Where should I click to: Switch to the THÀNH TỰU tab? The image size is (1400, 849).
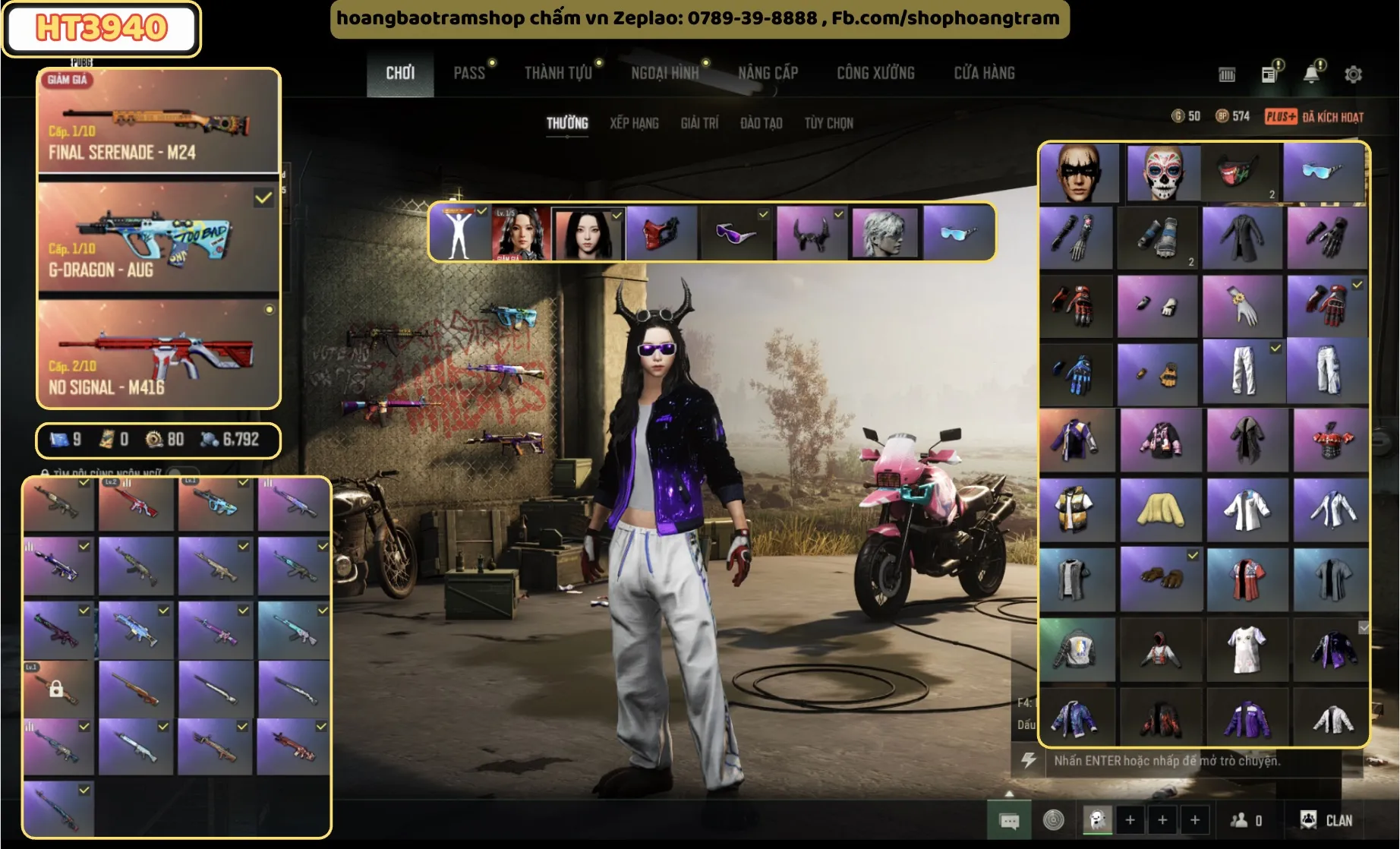coord(558,73)
